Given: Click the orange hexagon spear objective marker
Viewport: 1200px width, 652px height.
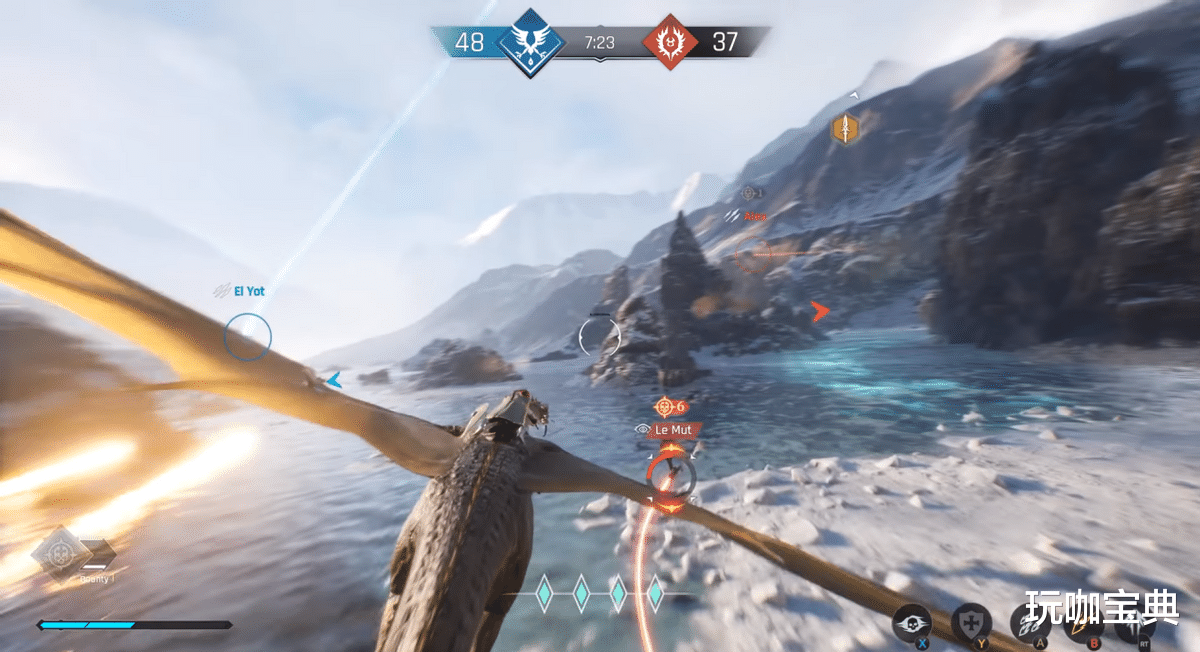Looking at the screenshot, I should coord(846,128).
